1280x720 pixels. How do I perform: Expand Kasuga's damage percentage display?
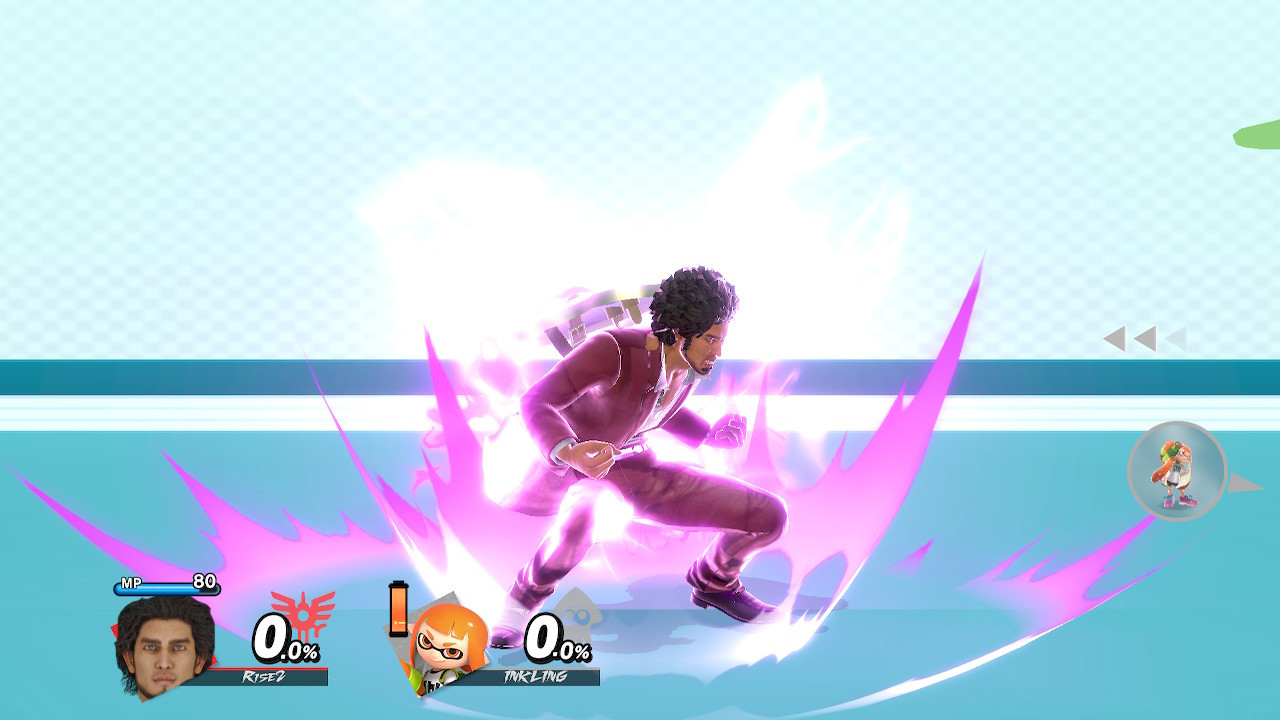click(287, 640)
